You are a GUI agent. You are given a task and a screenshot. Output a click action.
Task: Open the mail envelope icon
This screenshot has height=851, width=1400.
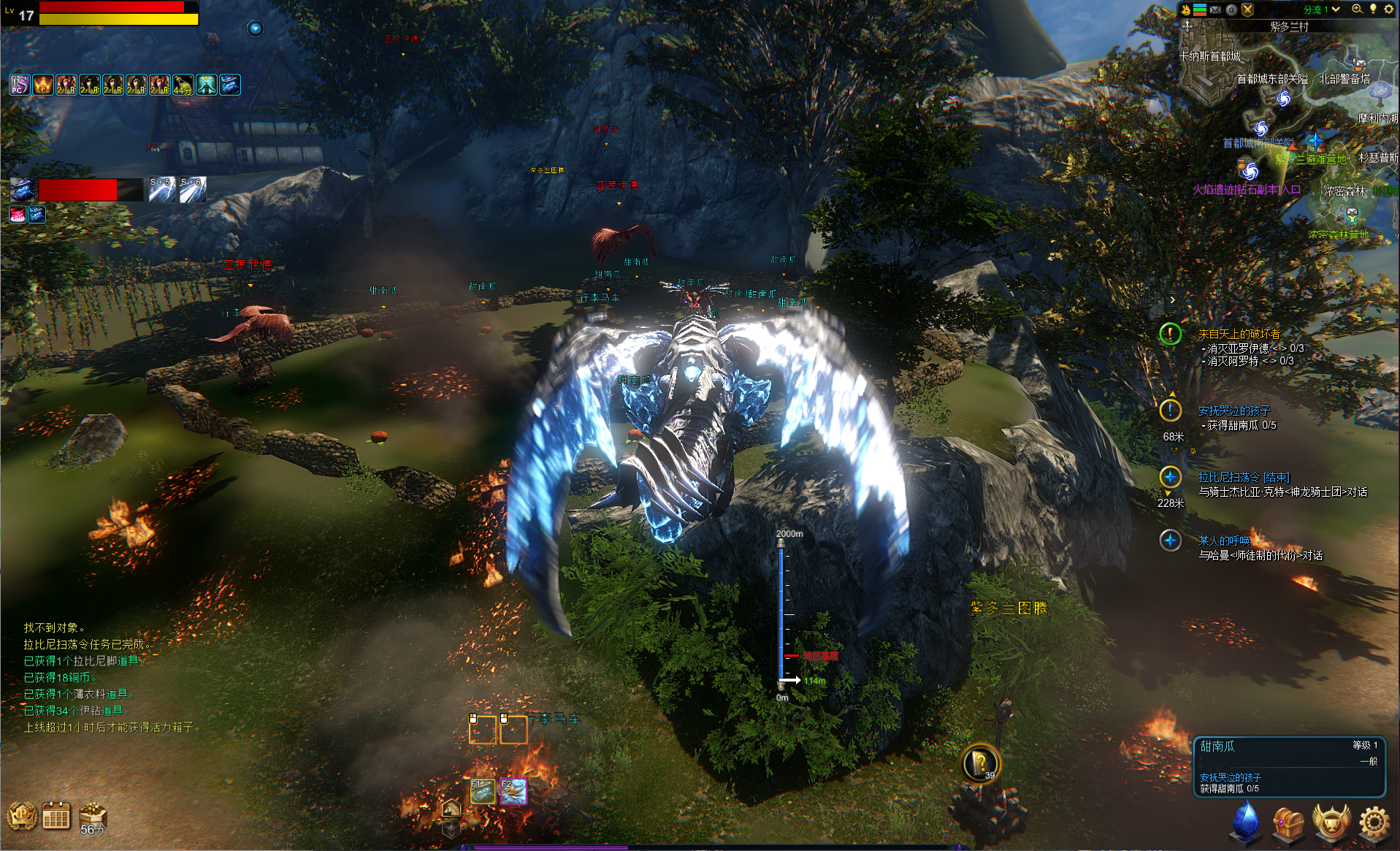1215,9
